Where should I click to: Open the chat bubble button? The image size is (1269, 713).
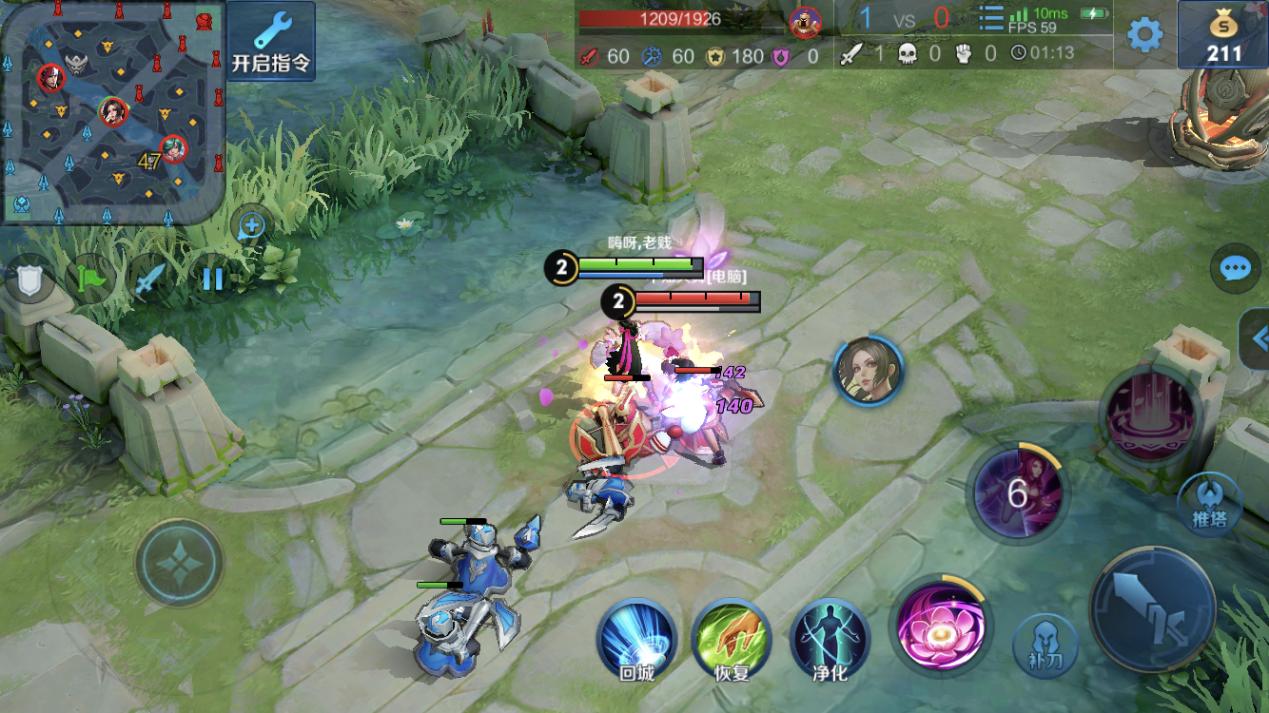click(1235, 268)
